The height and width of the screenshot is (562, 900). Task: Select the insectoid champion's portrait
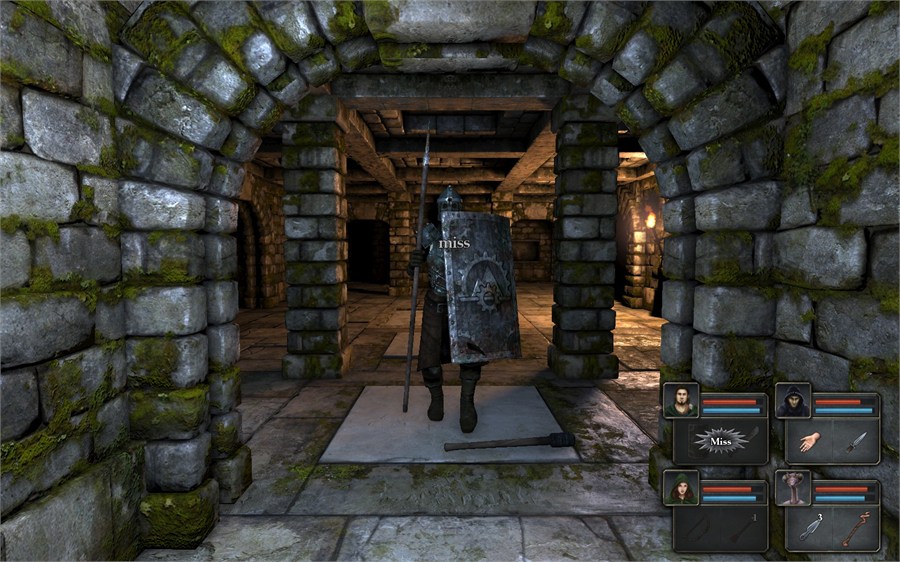tap(792, 488)
